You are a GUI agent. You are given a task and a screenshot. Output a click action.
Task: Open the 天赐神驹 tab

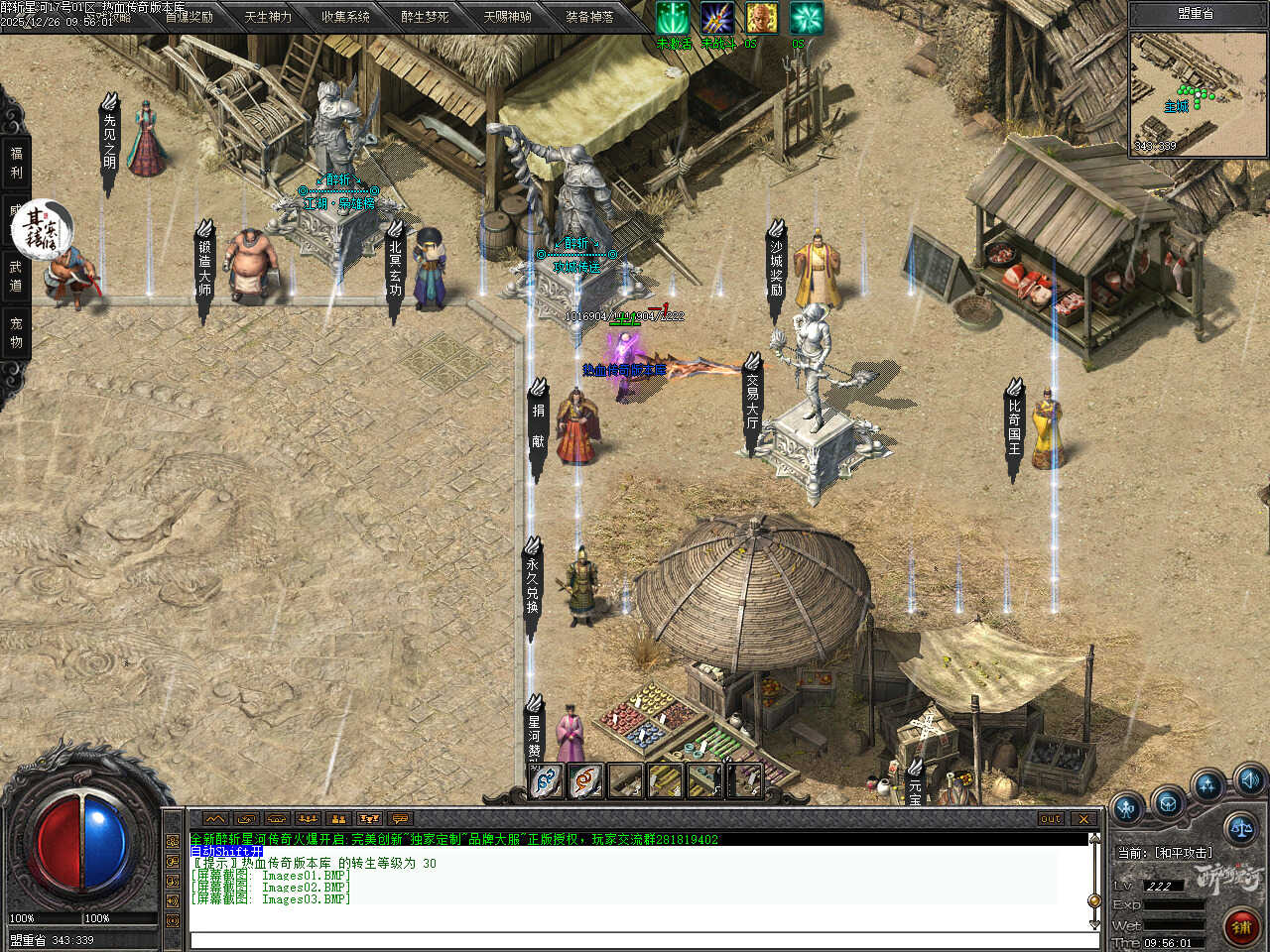coord(507,17)
